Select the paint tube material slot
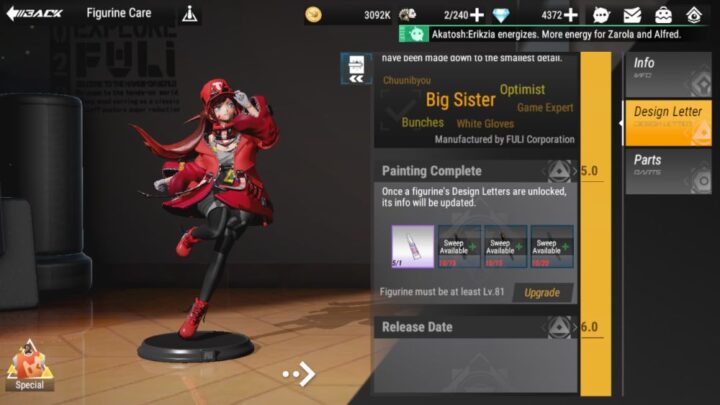This screenshot has width=720, height=405. [x=412, y=246]
